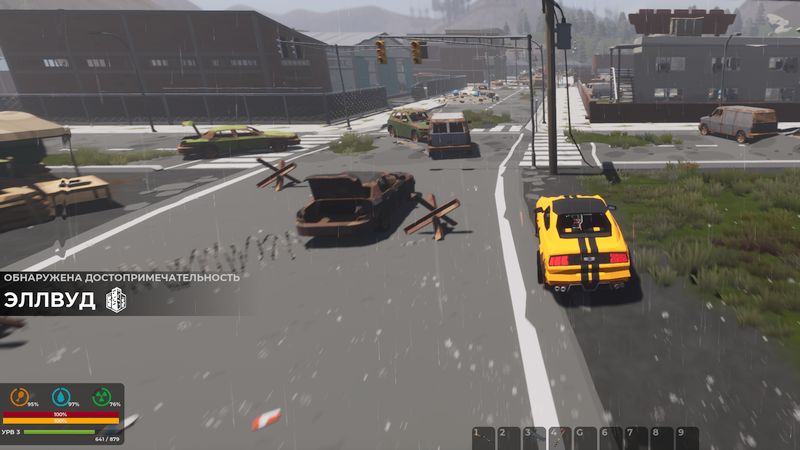Click hotbar slot 9

[x=686, y=438]
